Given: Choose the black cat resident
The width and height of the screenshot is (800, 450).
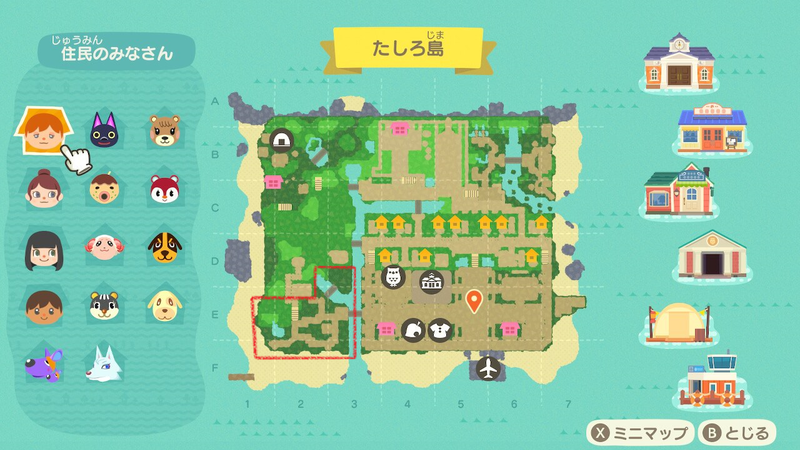Looking at the screenshot, I should coord(103,131).
